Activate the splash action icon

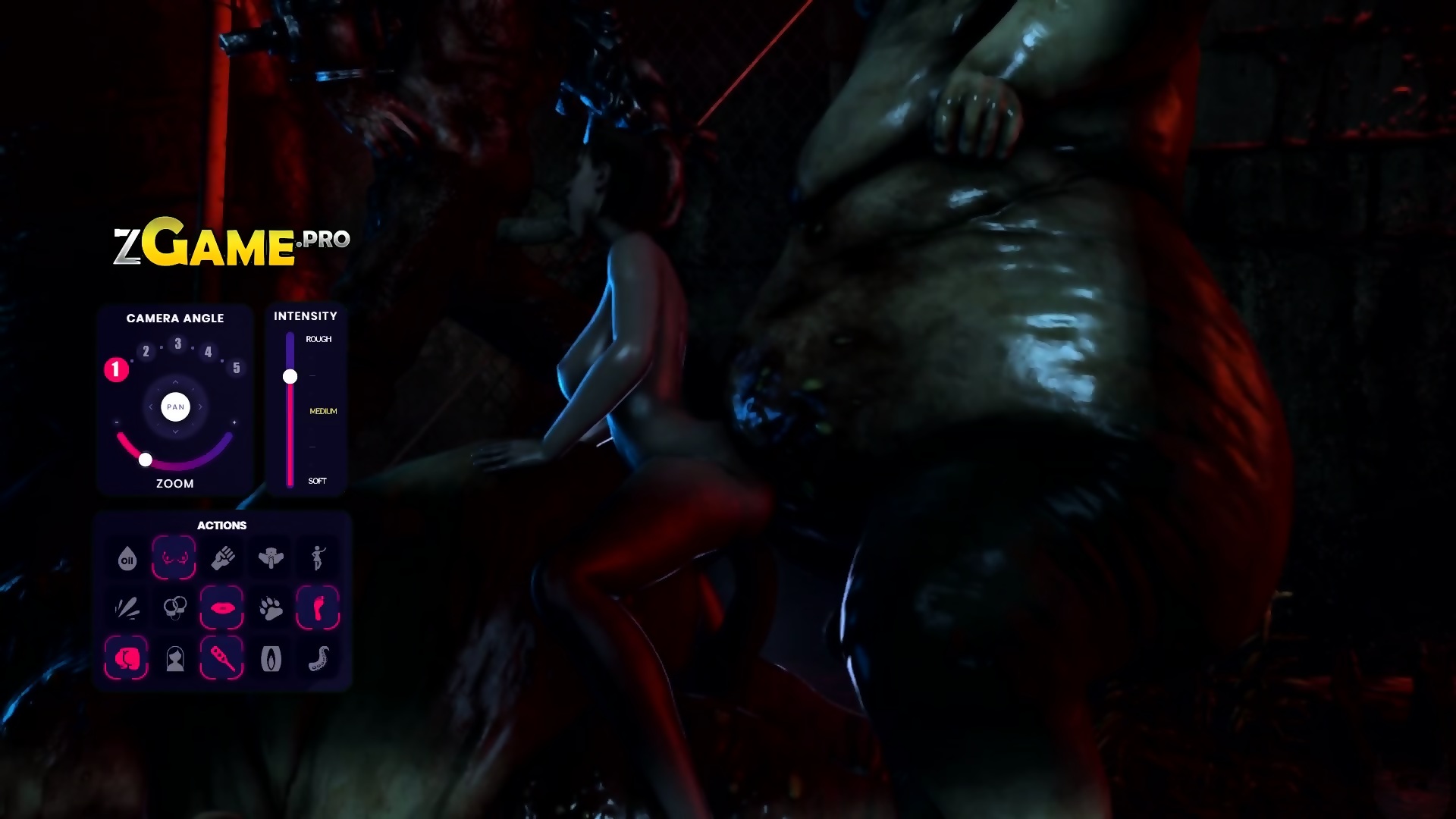coord(127,608)
